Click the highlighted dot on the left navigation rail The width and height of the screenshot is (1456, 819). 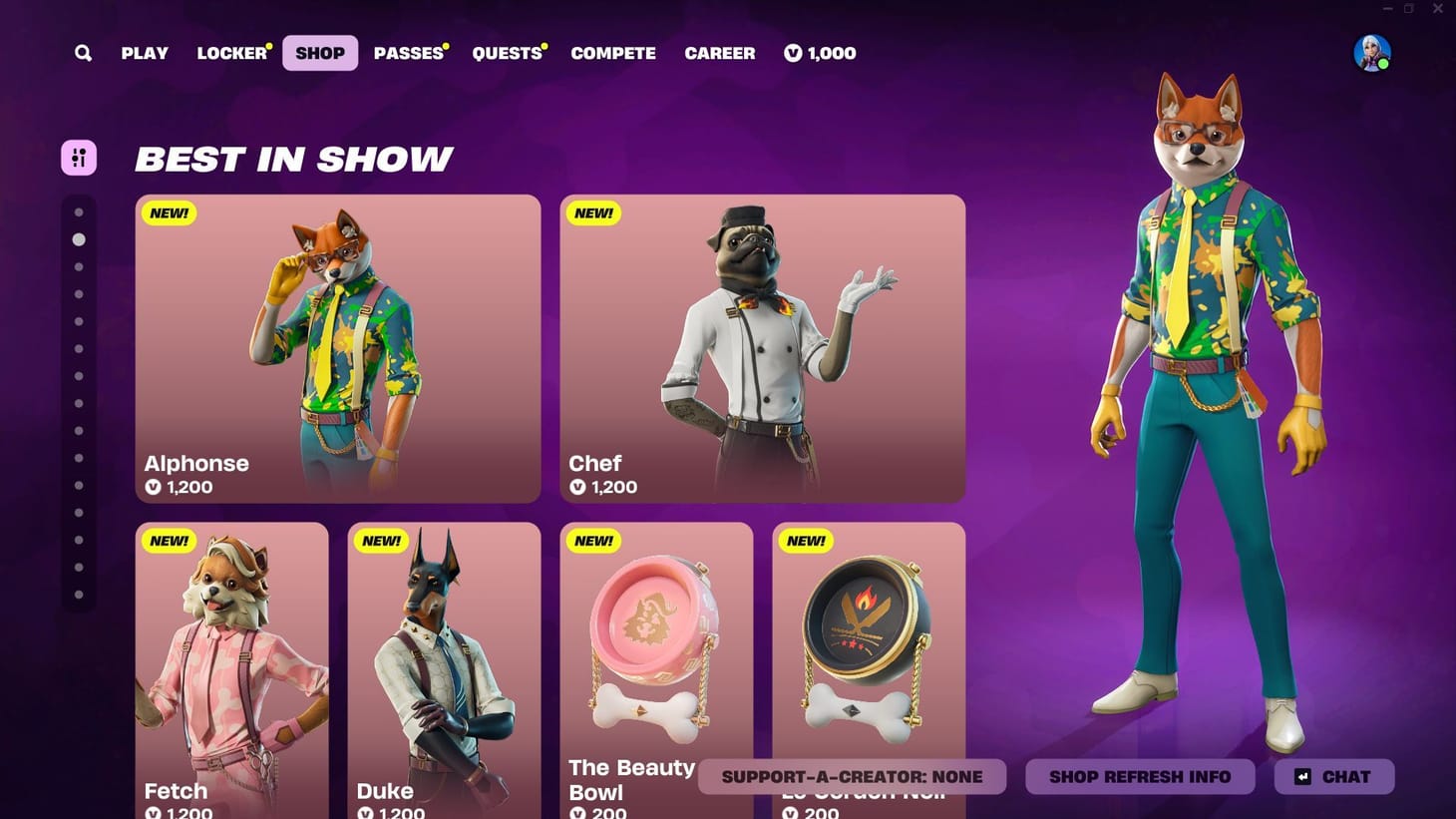point(79,238)
